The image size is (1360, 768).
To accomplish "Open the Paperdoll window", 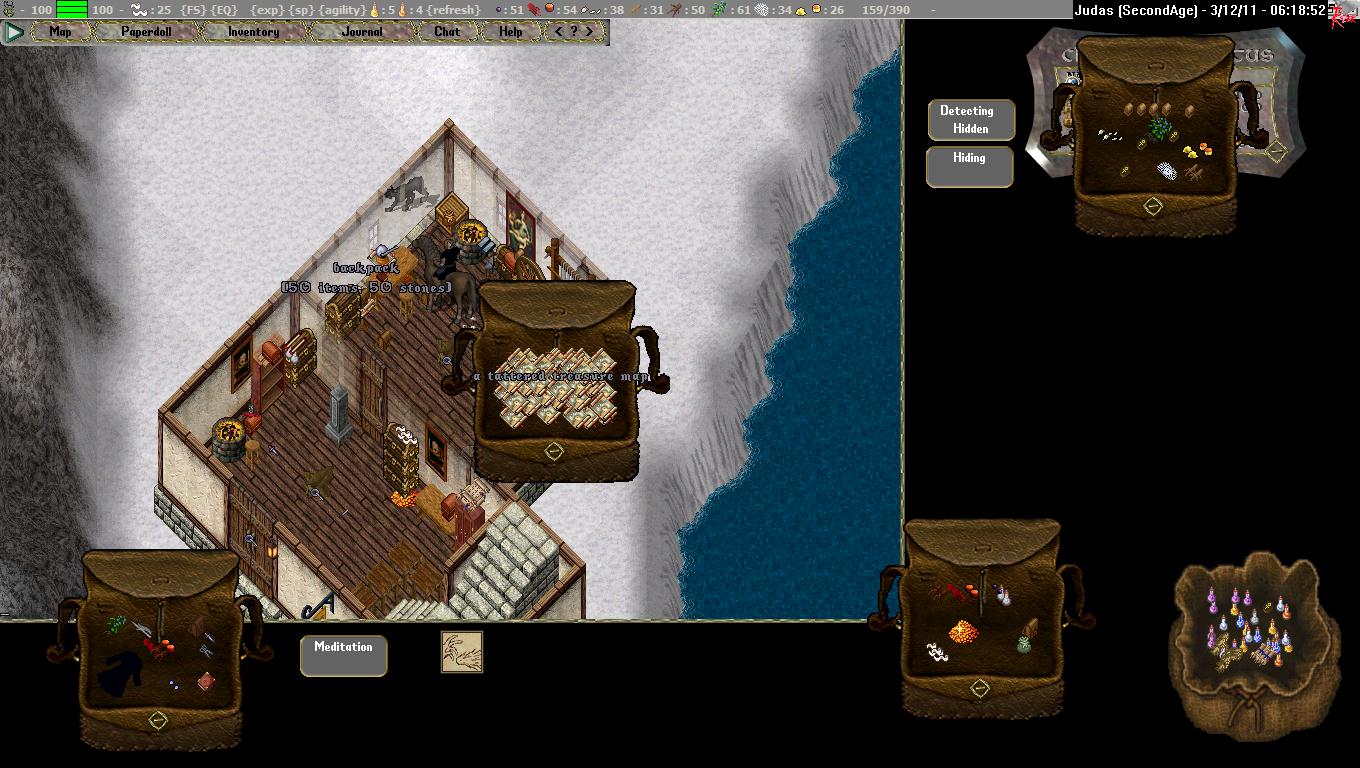I will pyautogui.click(x=146, y=32).
